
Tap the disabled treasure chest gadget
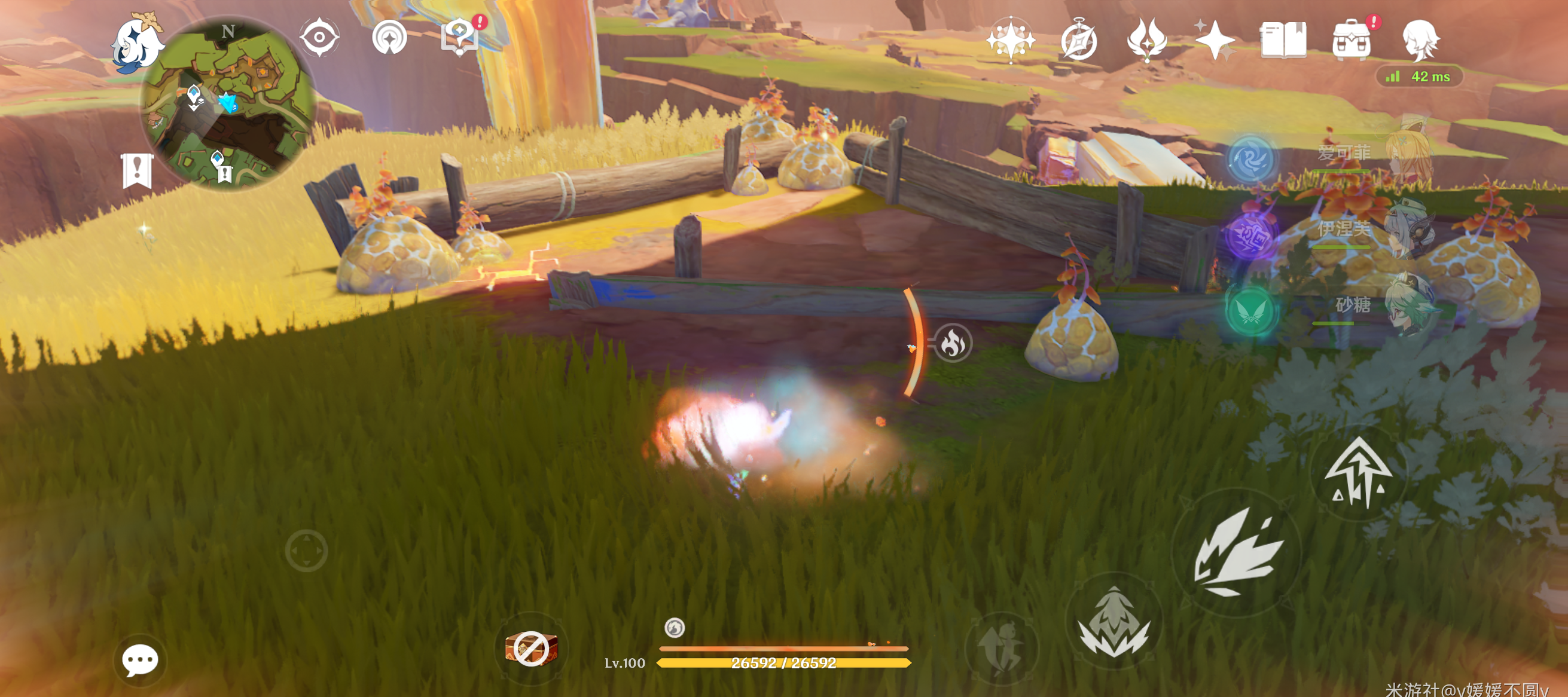531,649
